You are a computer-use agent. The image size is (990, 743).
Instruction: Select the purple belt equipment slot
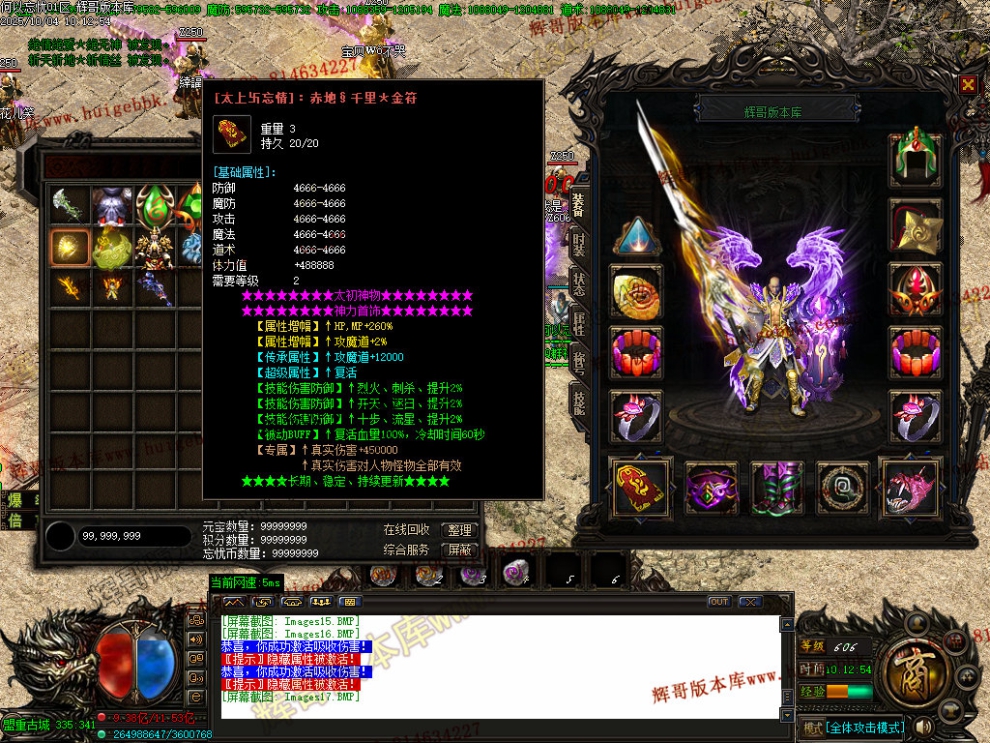point(710,488)
